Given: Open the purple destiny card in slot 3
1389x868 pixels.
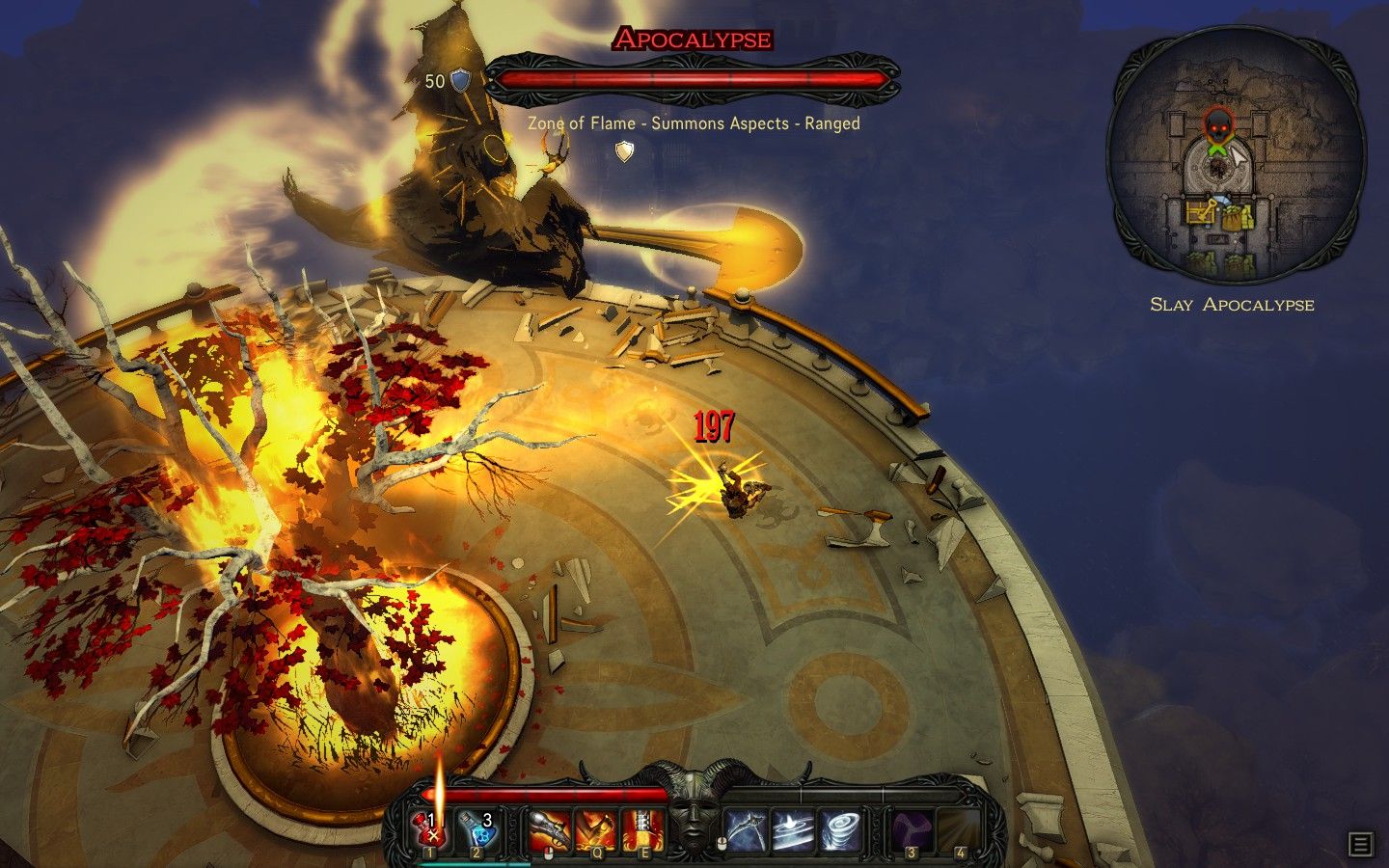Looking at the screenshot, I should 911,827.
